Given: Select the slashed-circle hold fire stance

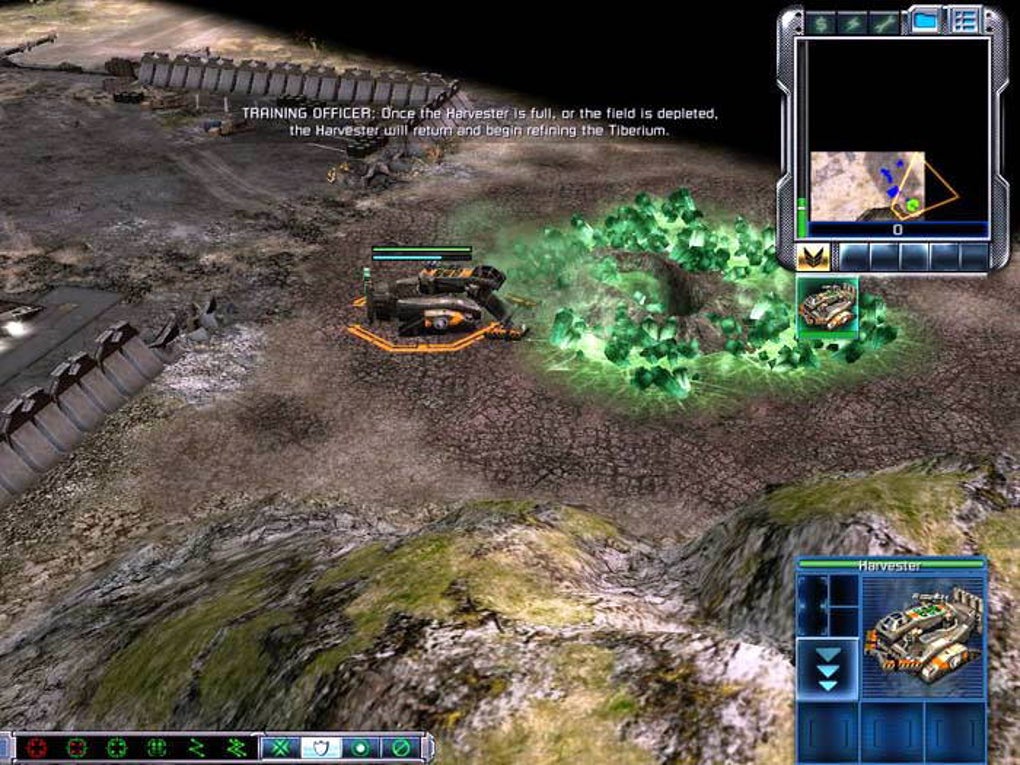Looking at the screenshot, I should (x=399, y=747).
